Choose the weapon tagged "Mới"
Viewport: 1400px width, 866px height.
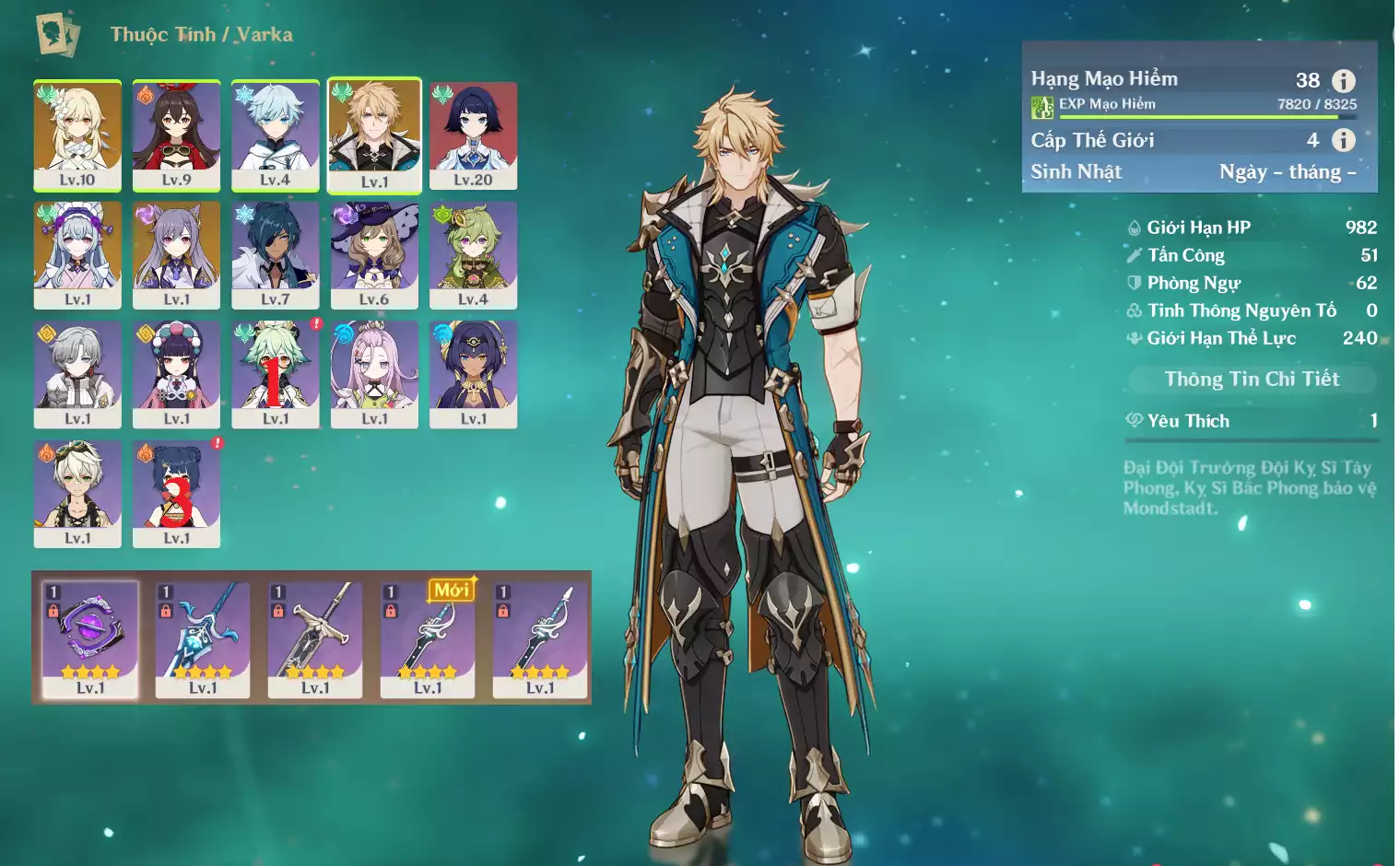pos(428,638)
